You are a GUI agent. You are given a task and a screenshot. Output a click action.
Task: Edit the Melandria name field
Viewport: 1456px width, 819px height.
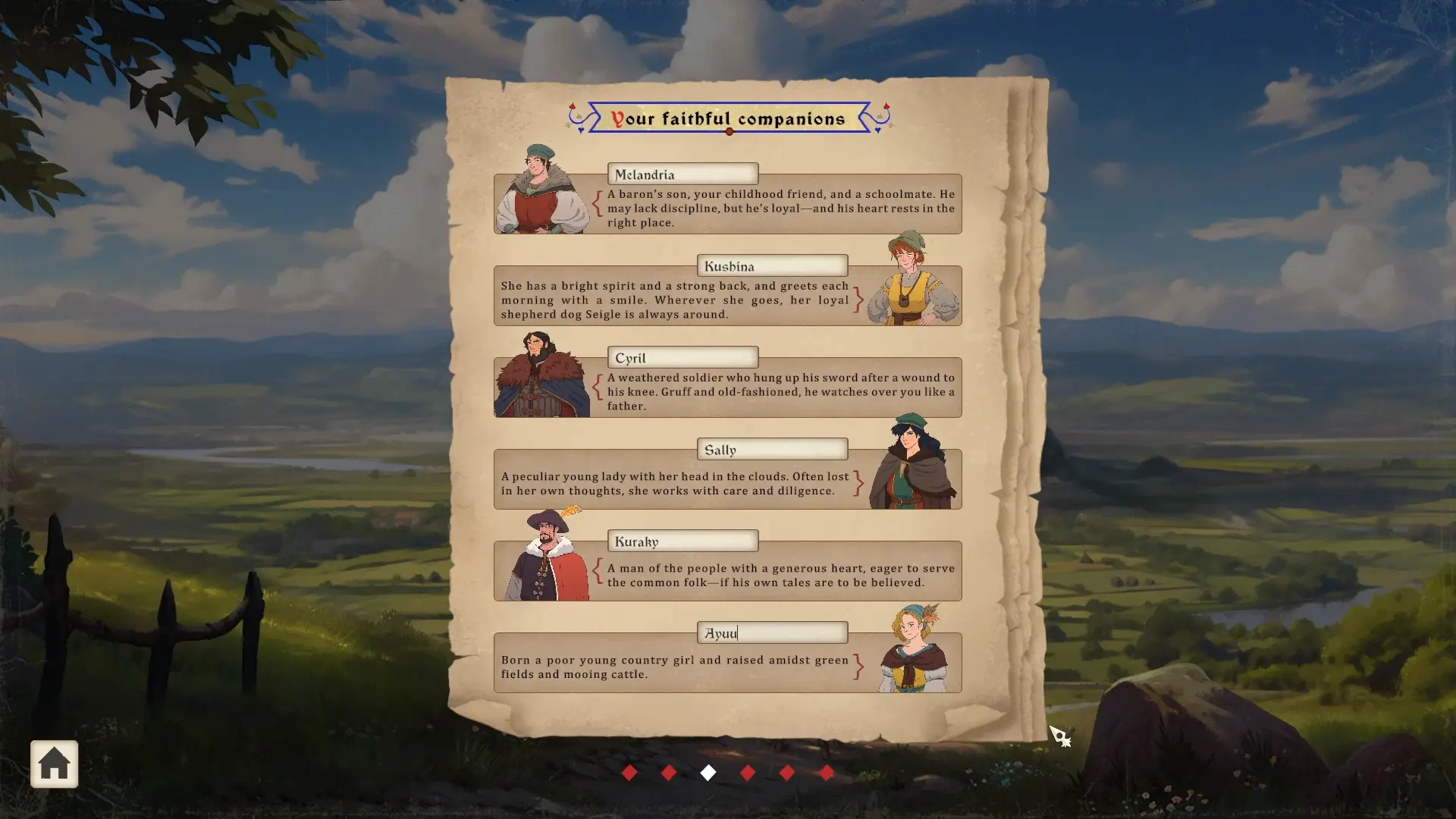tap(682, 174)
